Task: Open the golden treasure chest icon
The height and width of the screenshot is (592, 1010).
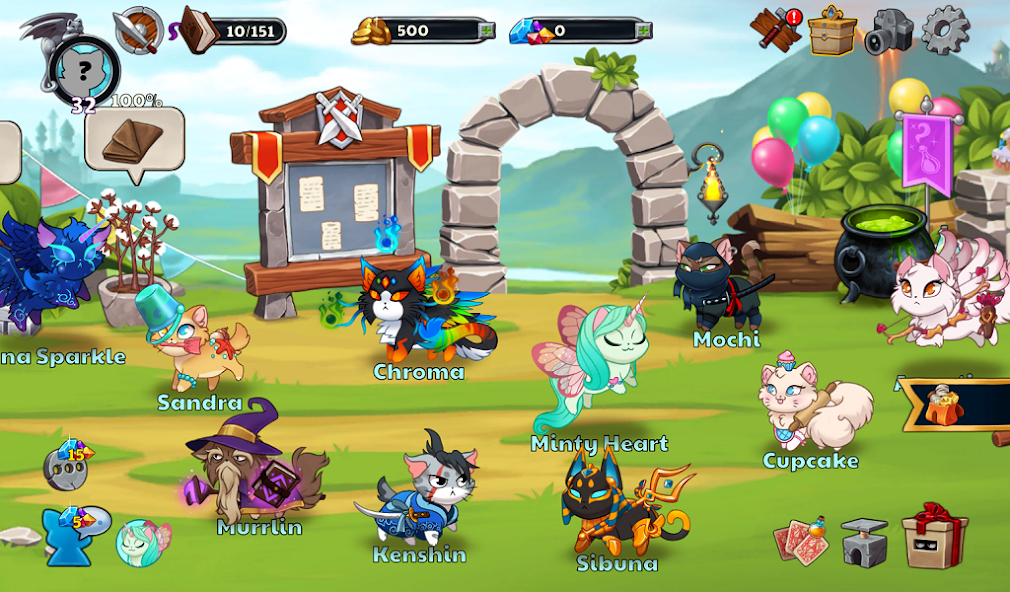Action: click(832, 31)
